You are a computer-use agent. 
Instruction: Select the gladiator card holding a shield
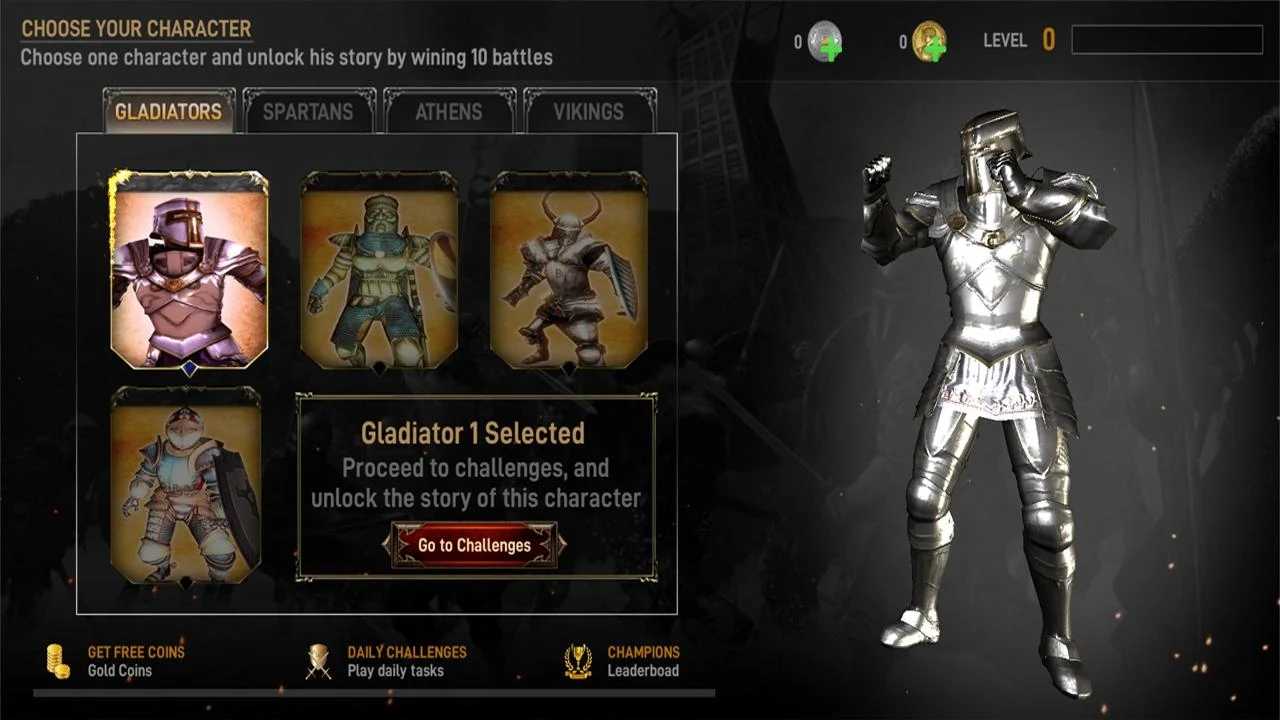186,485
